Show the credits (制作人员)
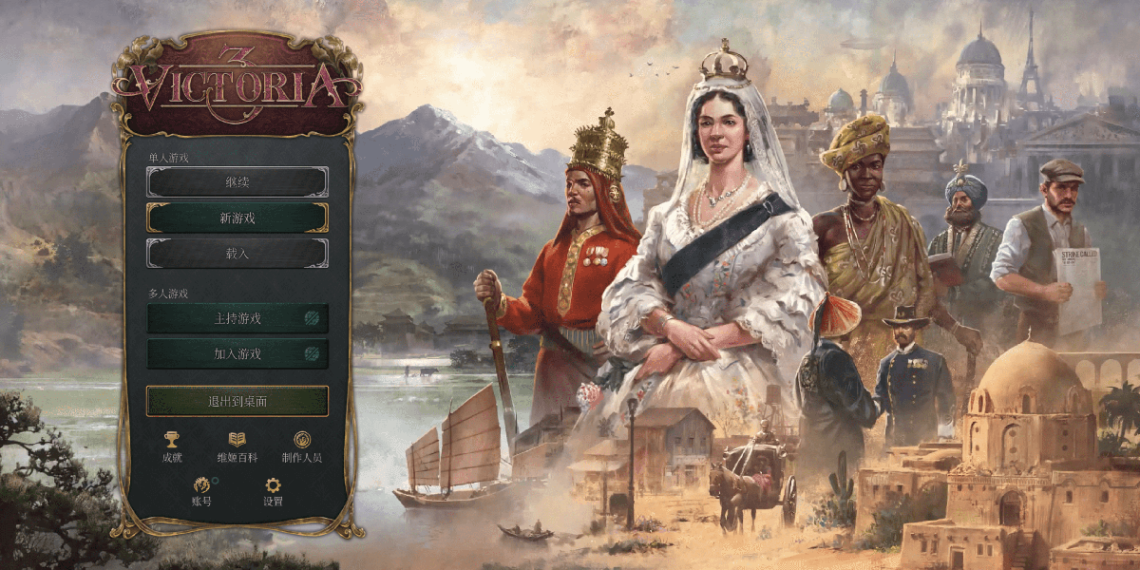1140x570 pixels. 302,441
